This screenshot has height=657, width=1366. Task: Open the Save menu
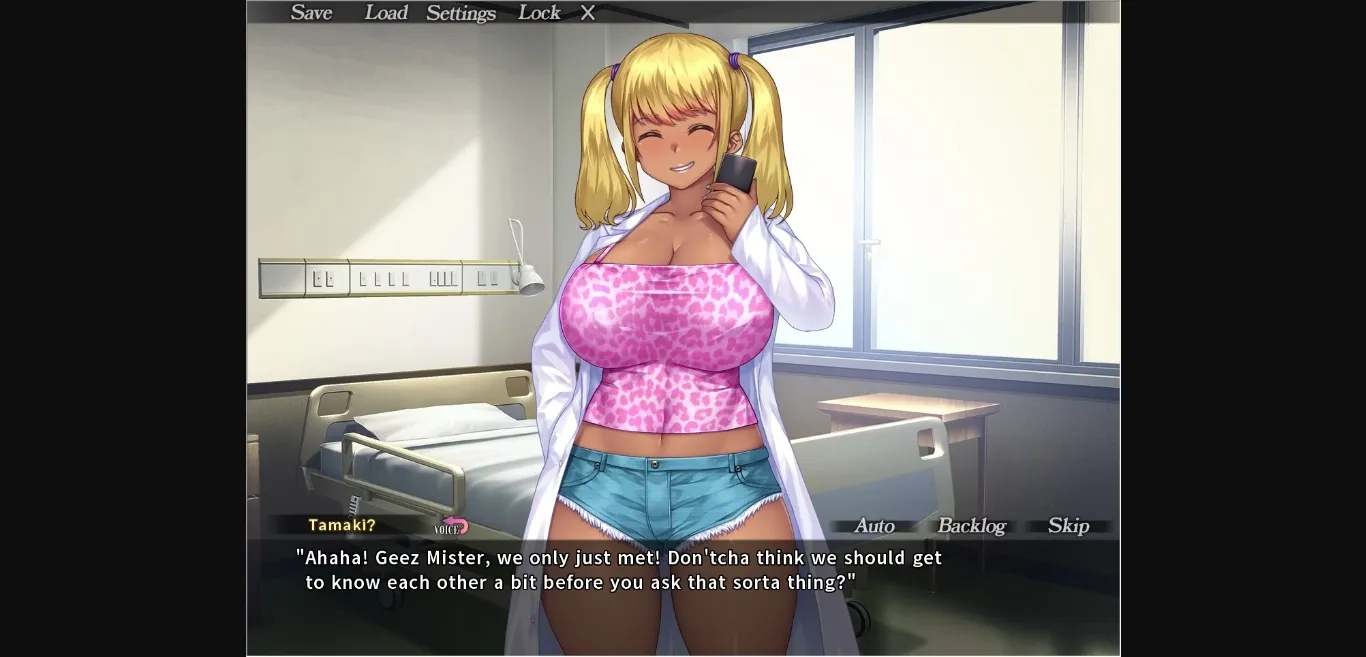(x=311, y=13)
